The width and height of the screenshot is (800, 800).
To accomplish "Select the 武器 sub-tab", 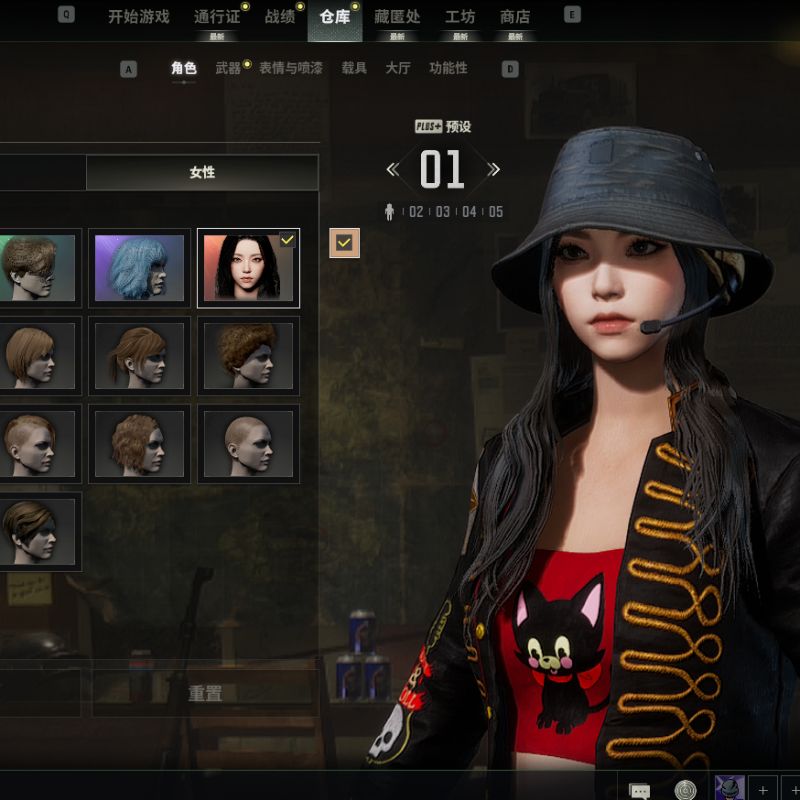I will point(228,69).
